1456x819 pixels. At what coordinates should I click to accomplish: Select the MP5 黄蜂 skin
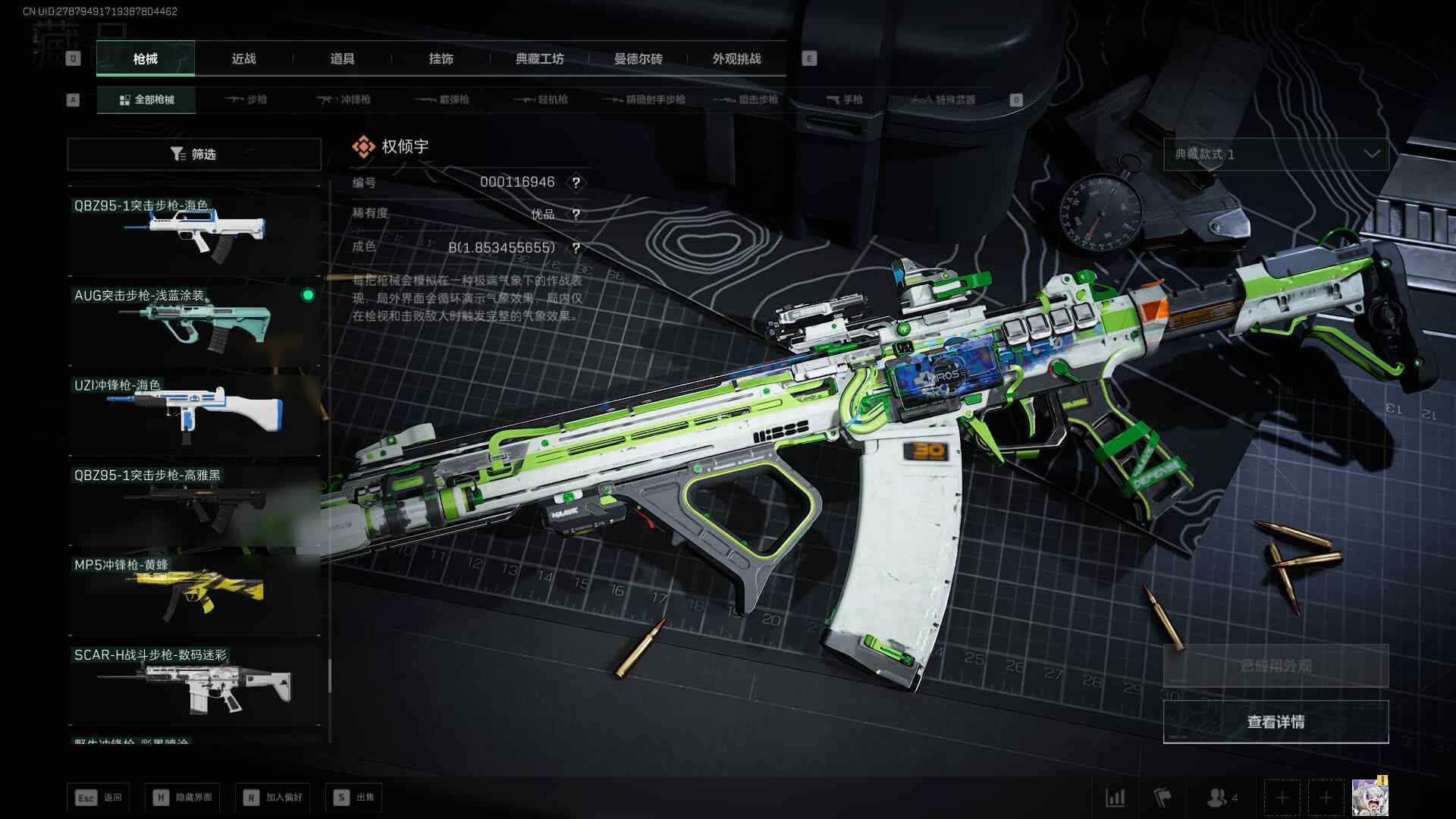pyautogui.click(x=194, y=591)
